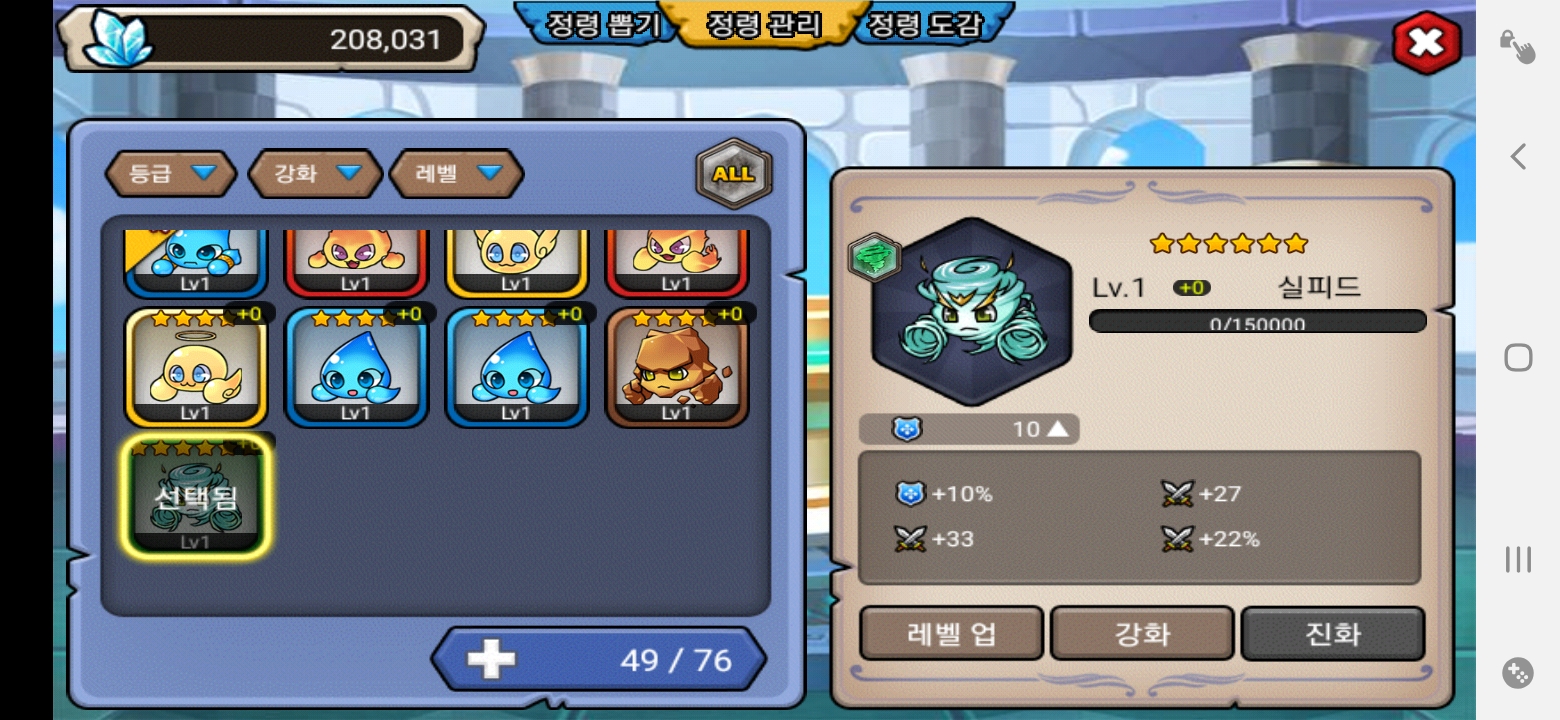Image resolution: width=1560 pixels, height=720 pixels.
Task: Close the spirit management screen
Action: click(1426, 43)
